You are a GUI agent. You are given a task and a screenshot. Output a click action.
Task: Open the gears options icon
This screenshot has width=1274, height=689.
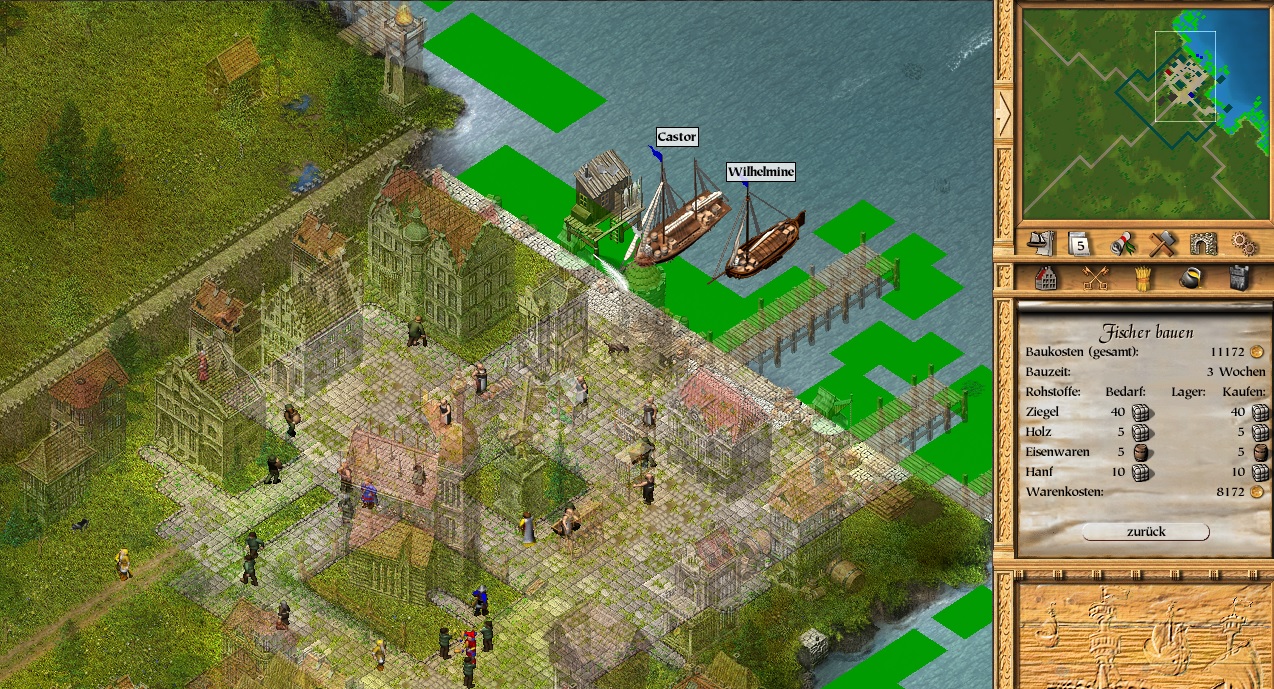tap(1243, 243)
